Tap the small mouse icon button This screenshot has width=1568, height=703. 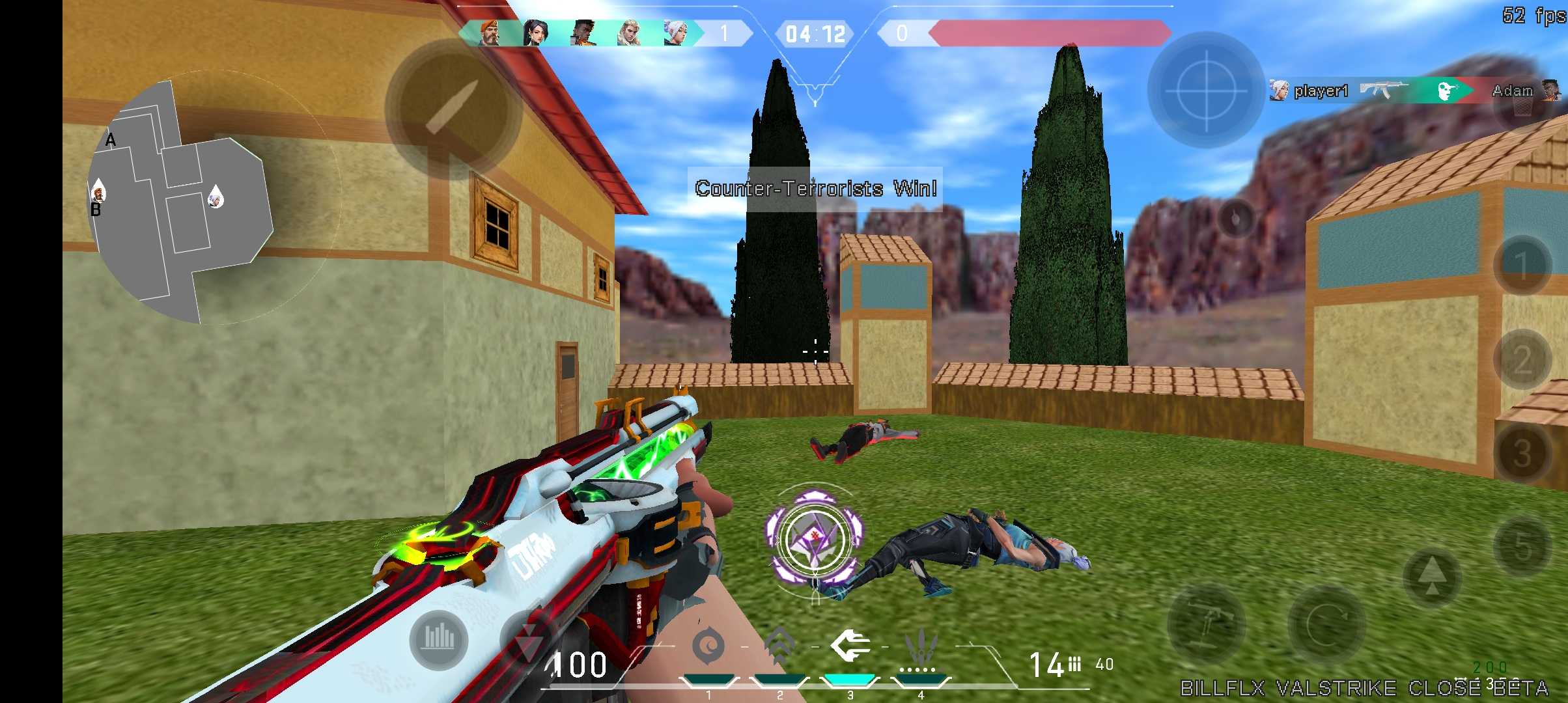click(1237, 218)
